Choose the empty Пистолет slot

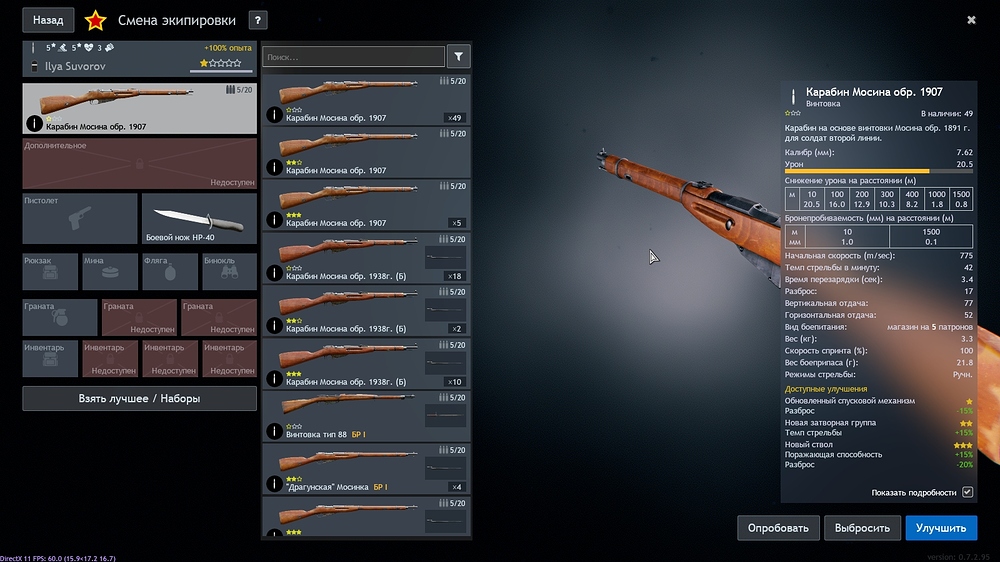point(80,218)
